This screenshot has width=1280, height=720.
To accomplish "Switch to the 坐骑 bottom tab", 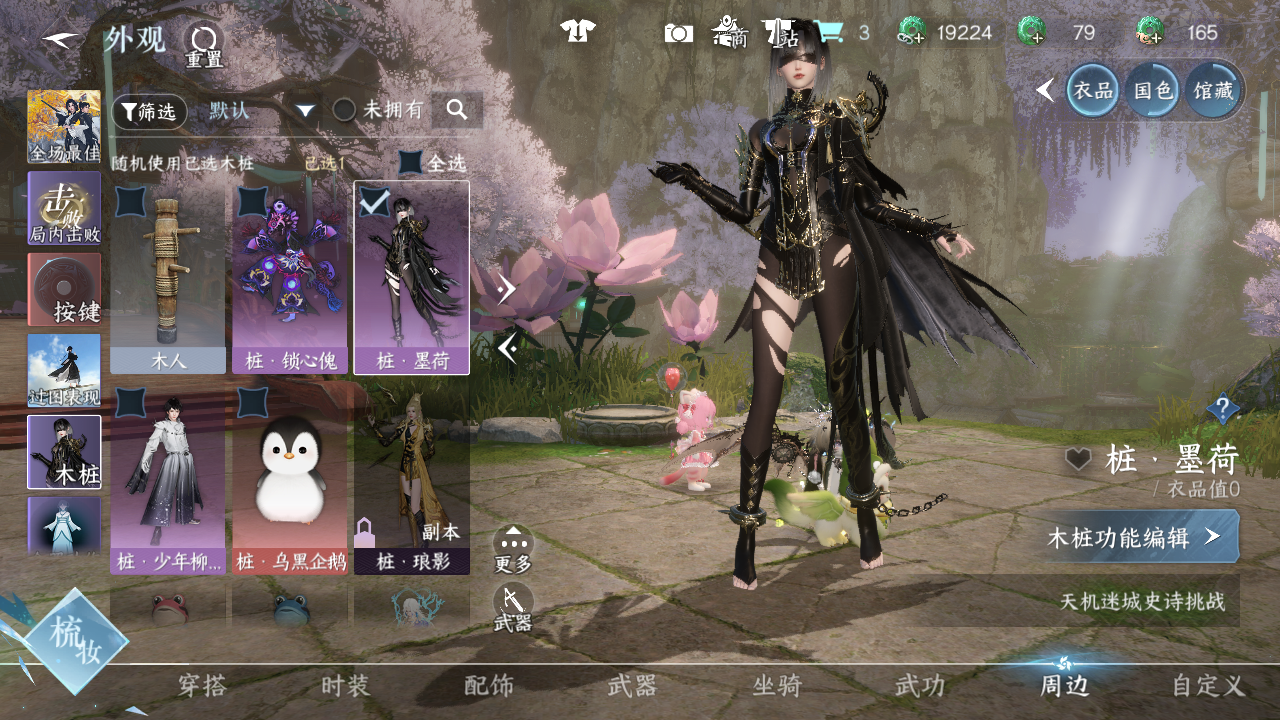I will [777, 686].
